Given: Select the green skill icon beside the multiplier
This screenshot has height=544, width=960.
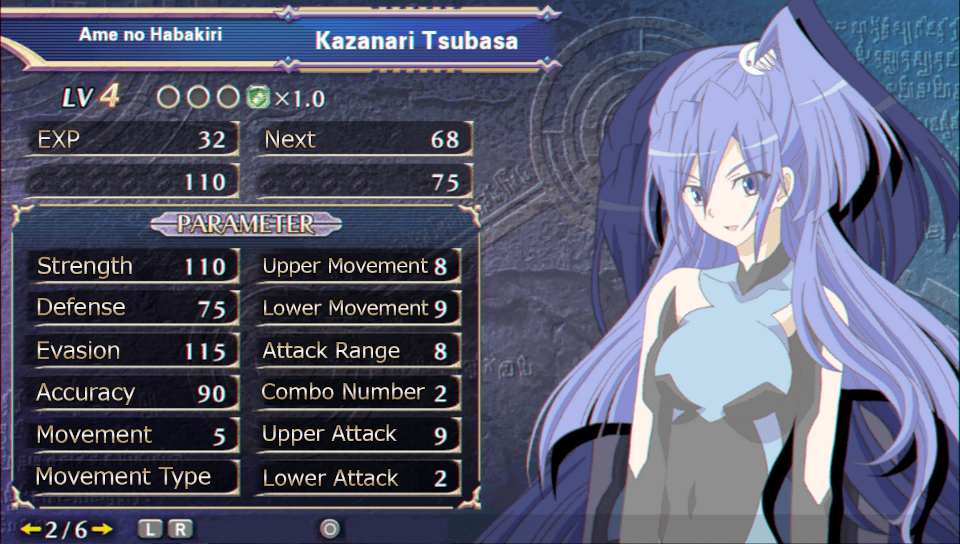Looking at the screenshot, I should 258,98.
